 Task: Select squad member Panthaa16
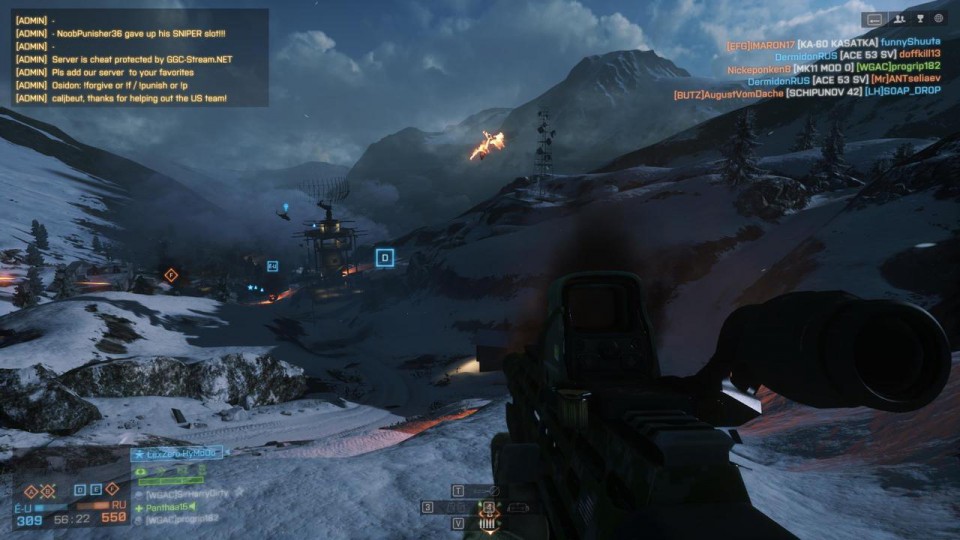pyautogui.click(x=170, y=507)
